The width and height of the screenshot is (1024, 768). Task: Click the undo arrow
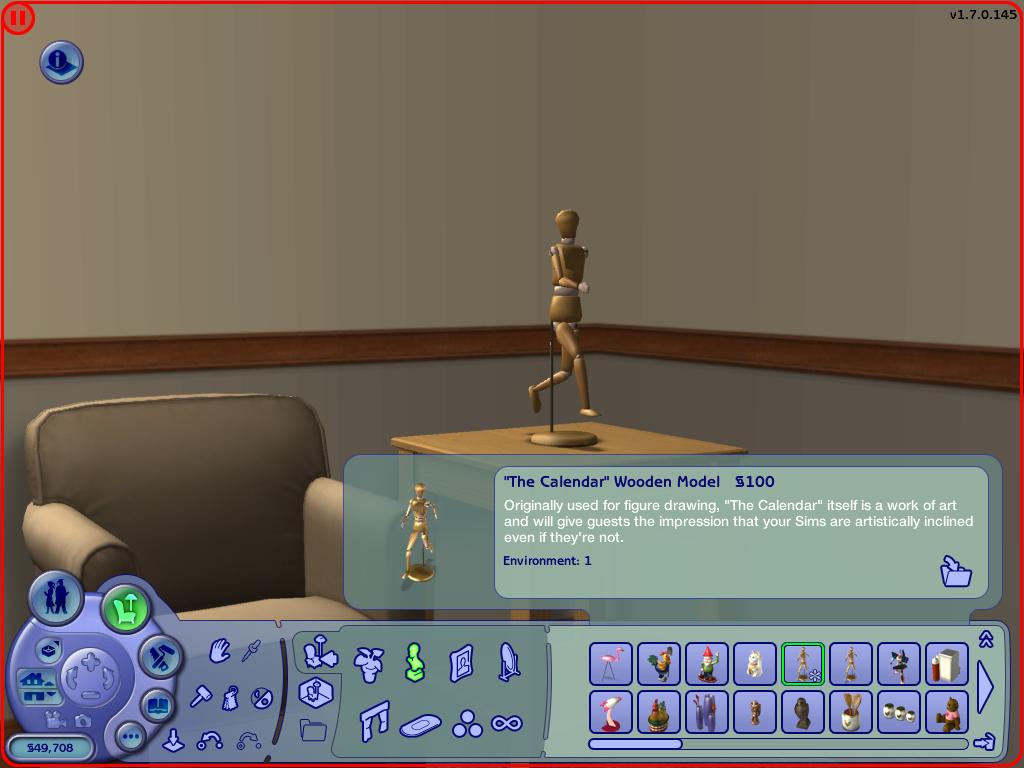pyautogui.click(x=210, y=741)
